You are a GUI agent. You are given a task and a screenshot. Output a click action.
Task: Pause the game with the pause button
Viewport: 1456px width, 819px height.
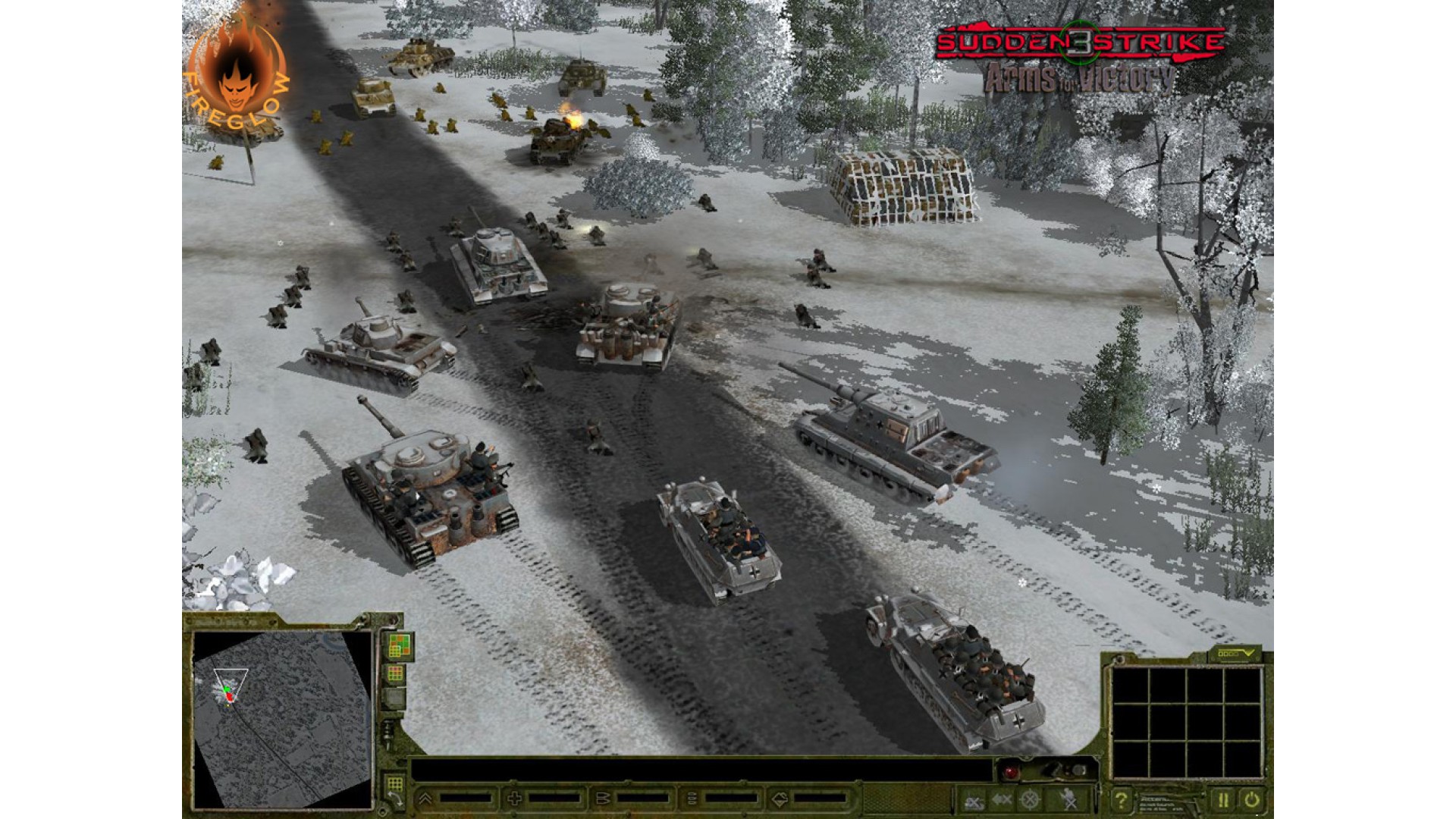(x=1222, y=799)
